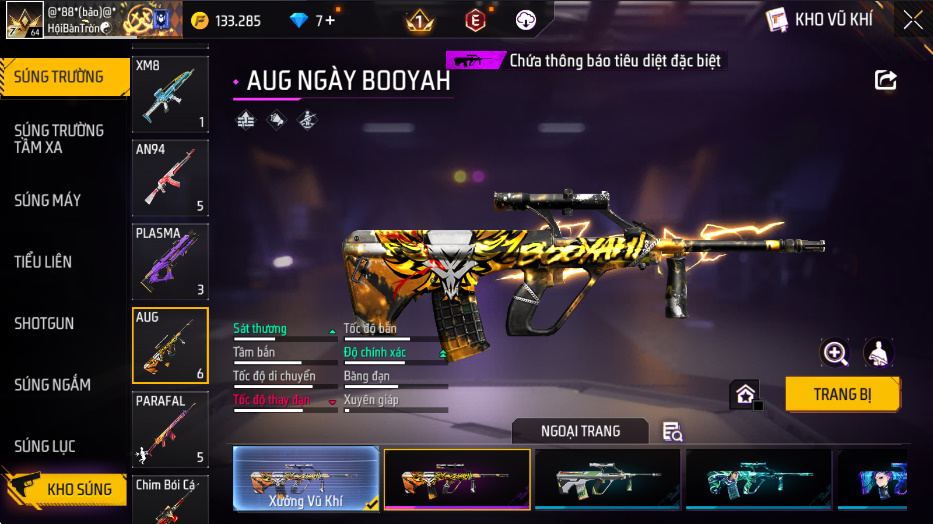The height and width of the screenshot is (524, 933).
Task: Pick the PARAFAL weapon tile
Action: 170,429
